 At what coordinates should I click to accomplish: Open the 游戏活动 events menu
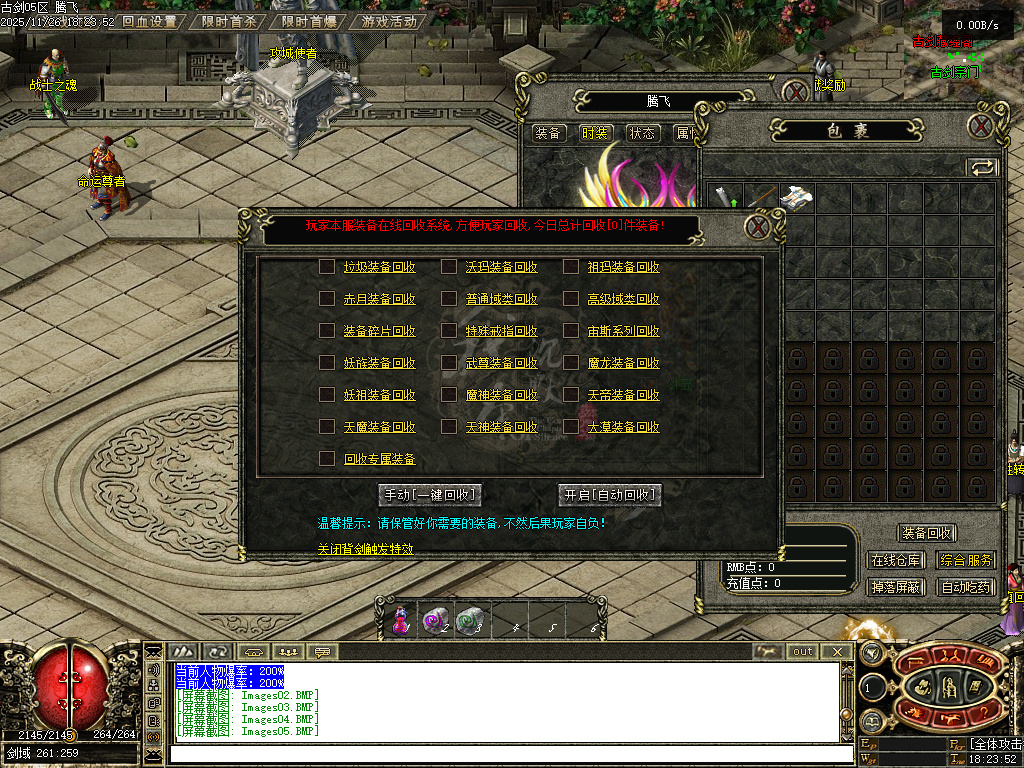[390, 21]
